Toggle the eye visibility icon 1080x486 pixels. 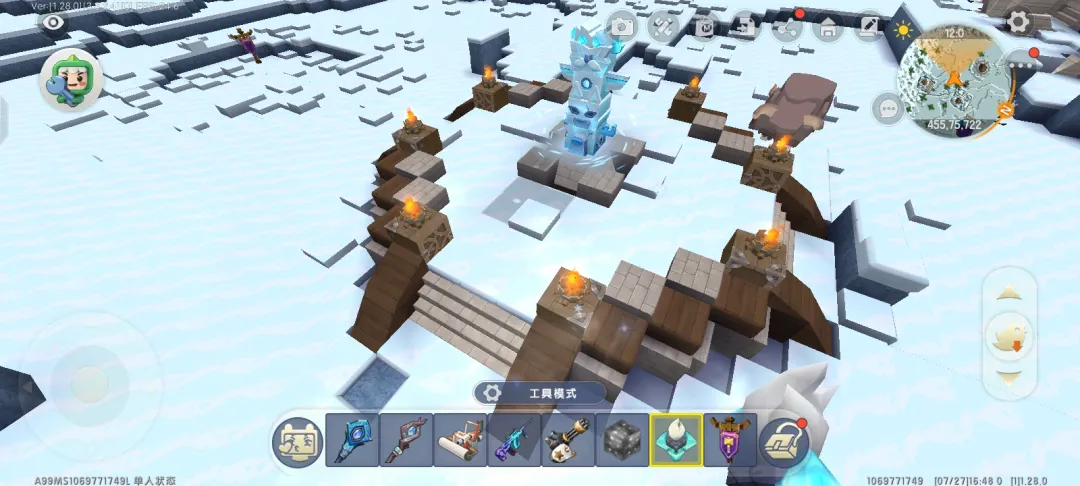53,22
